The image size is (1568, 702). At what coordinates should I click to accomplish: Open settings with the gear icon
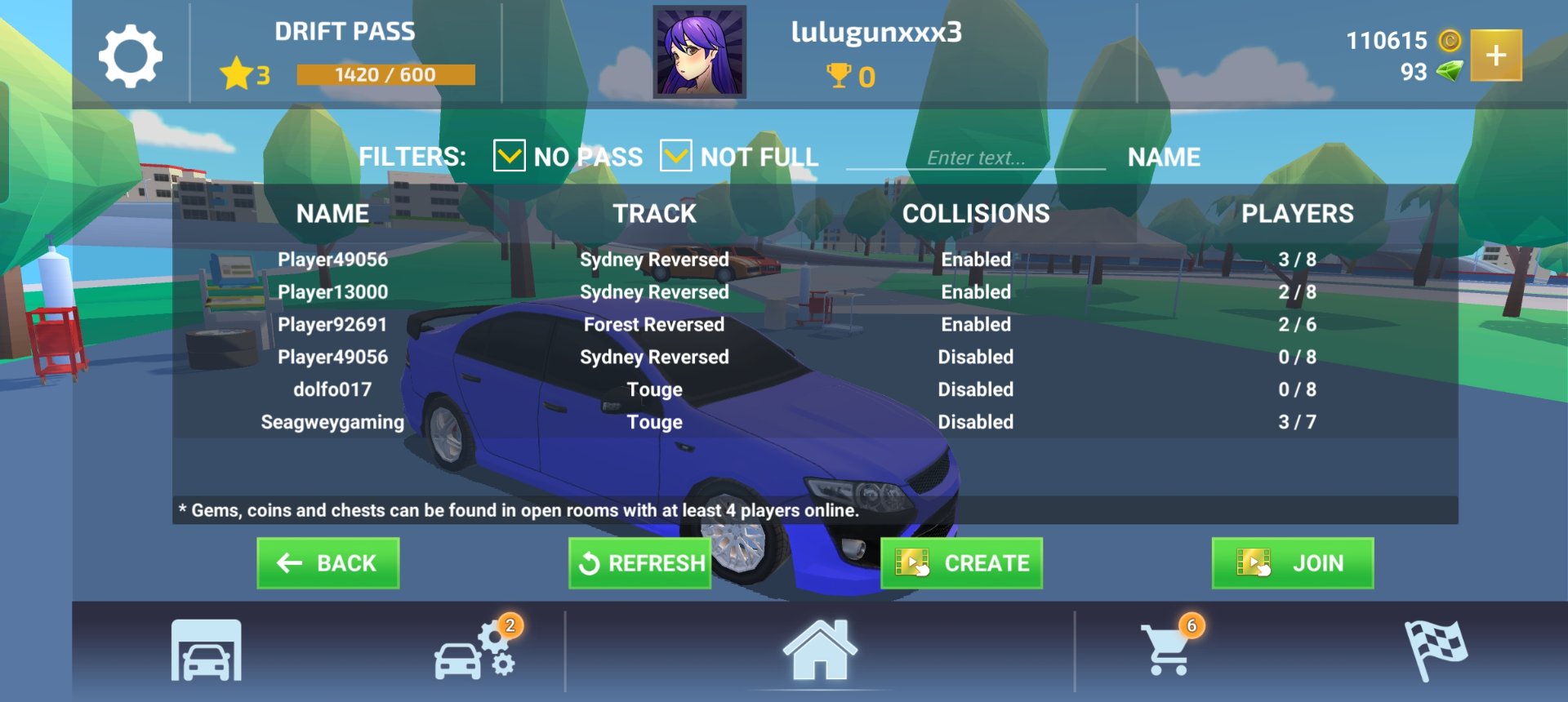(x=130, y=56)
